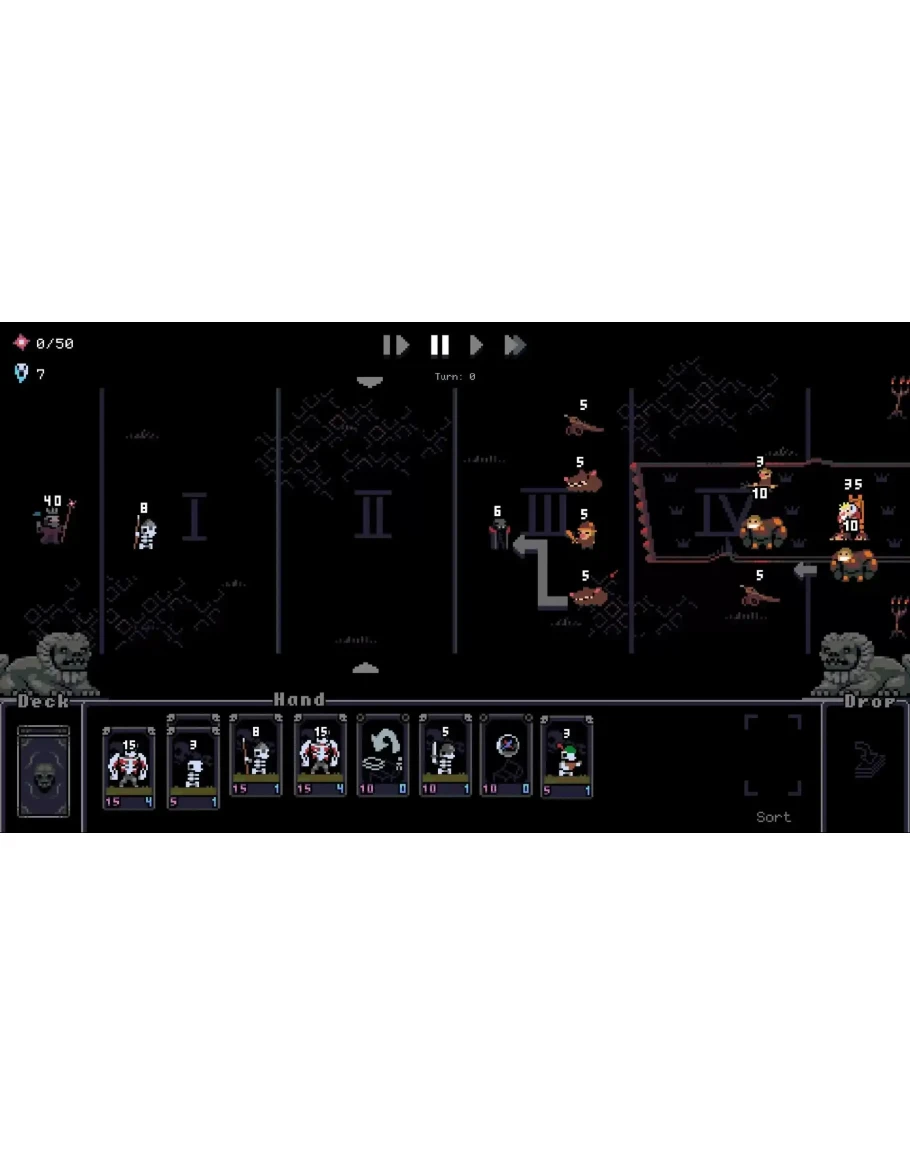
Task: Open the Drop discard pile
Action: coord(864,762)
